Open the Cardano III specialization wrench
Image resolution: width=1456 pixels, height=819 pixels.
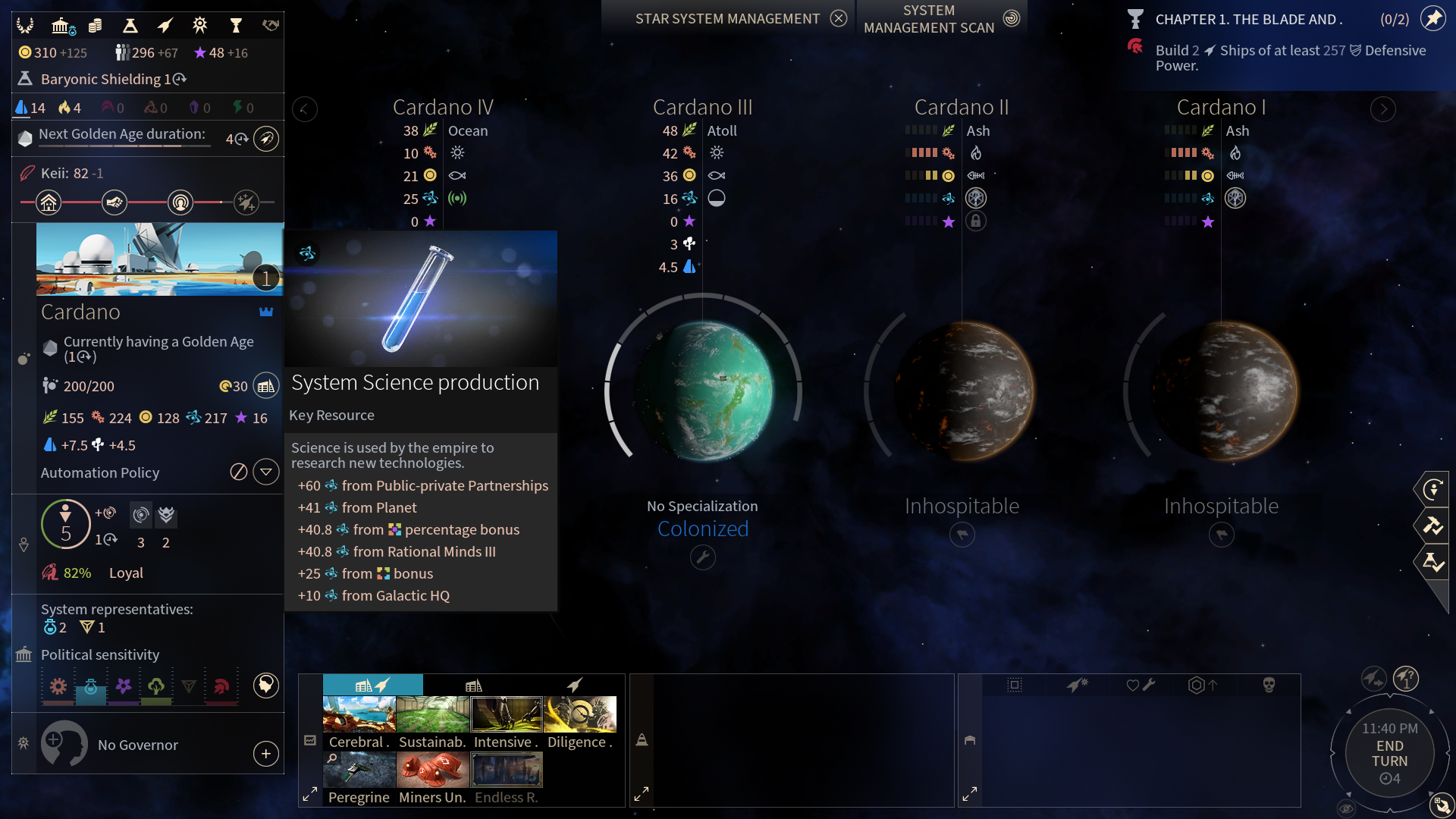tap(703, 558)
